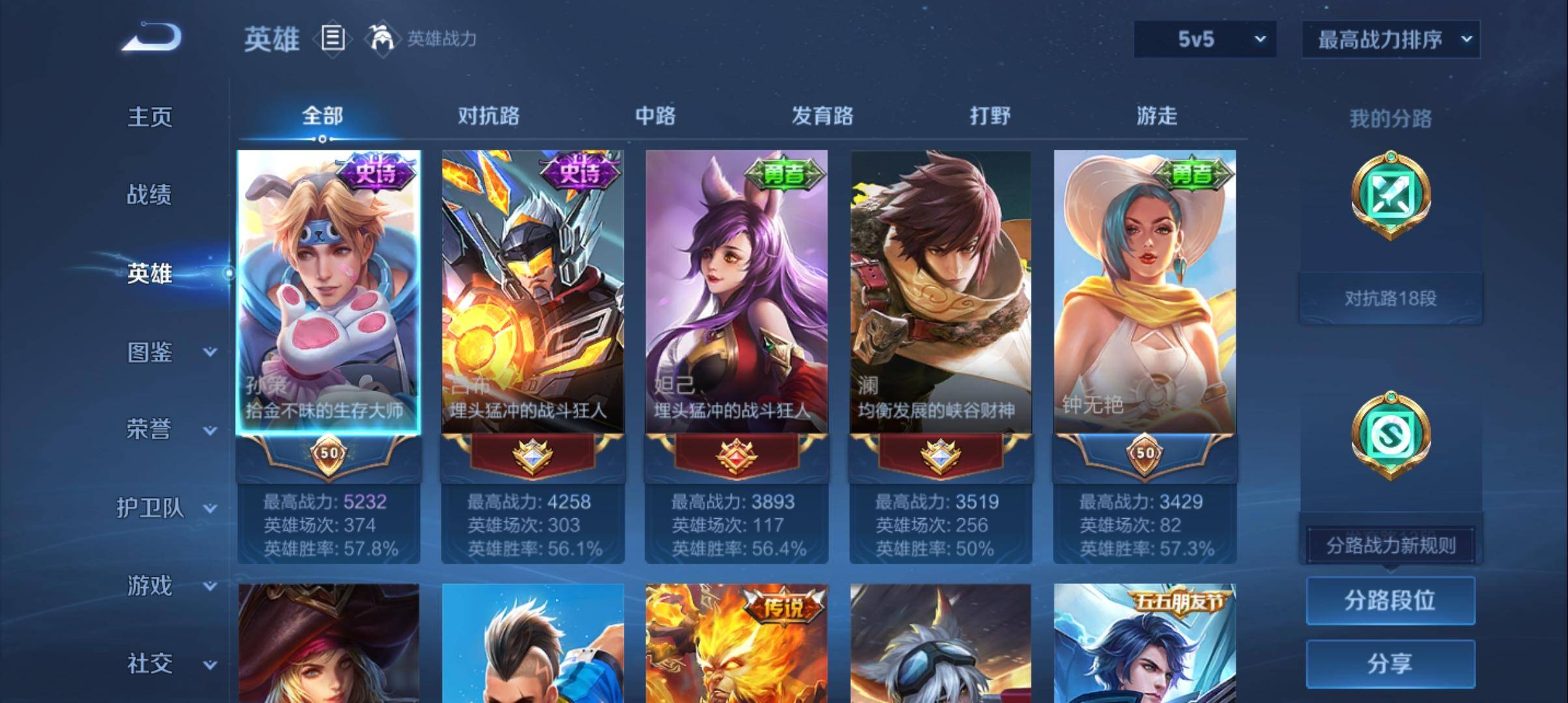Click the 分享 button
Viewport: 1568px width, 703px height.
pyautogui.click(x=1391, y=665)
